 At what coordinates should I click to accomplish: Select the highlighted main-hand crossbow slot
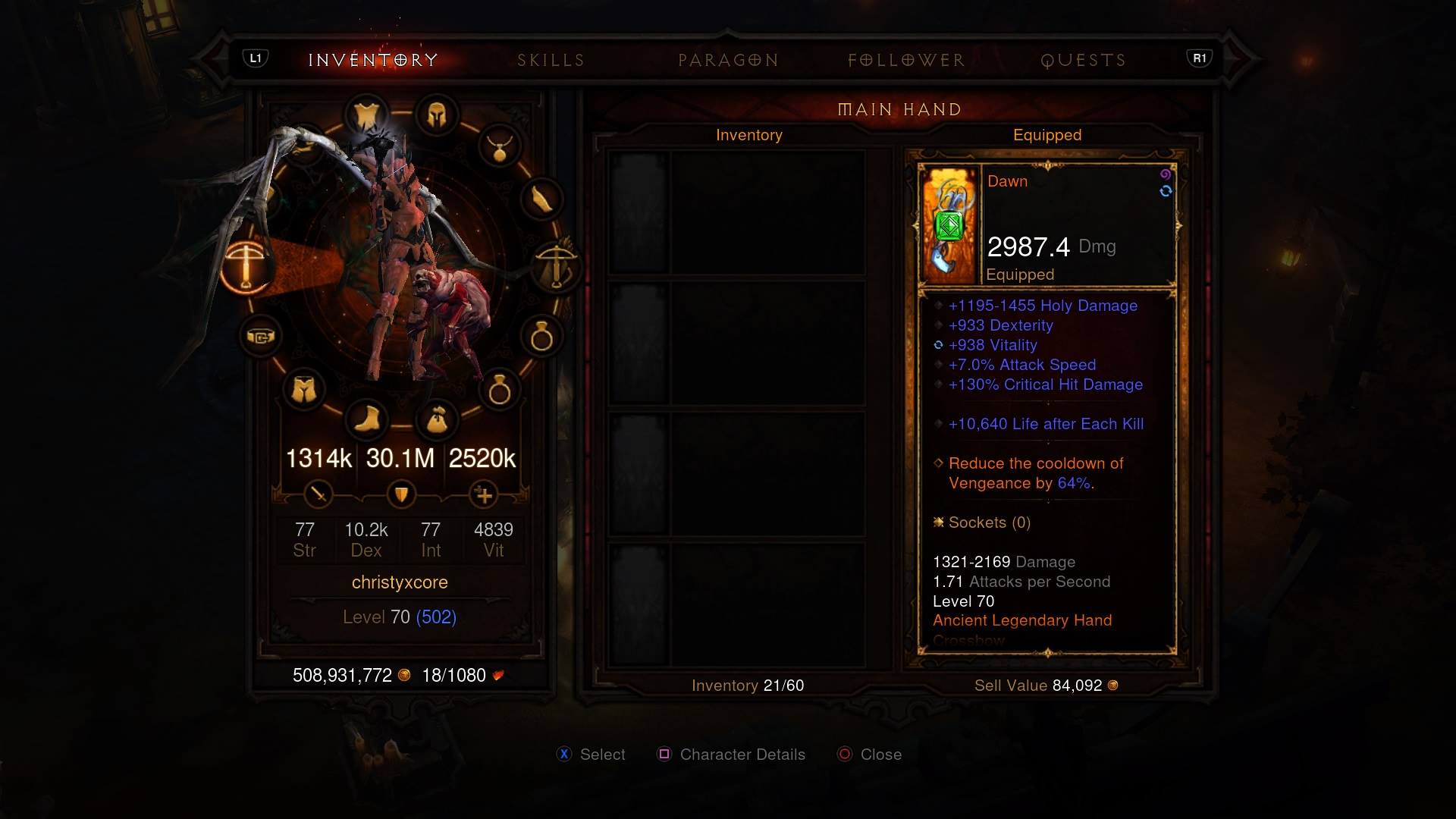pos(246,267)
